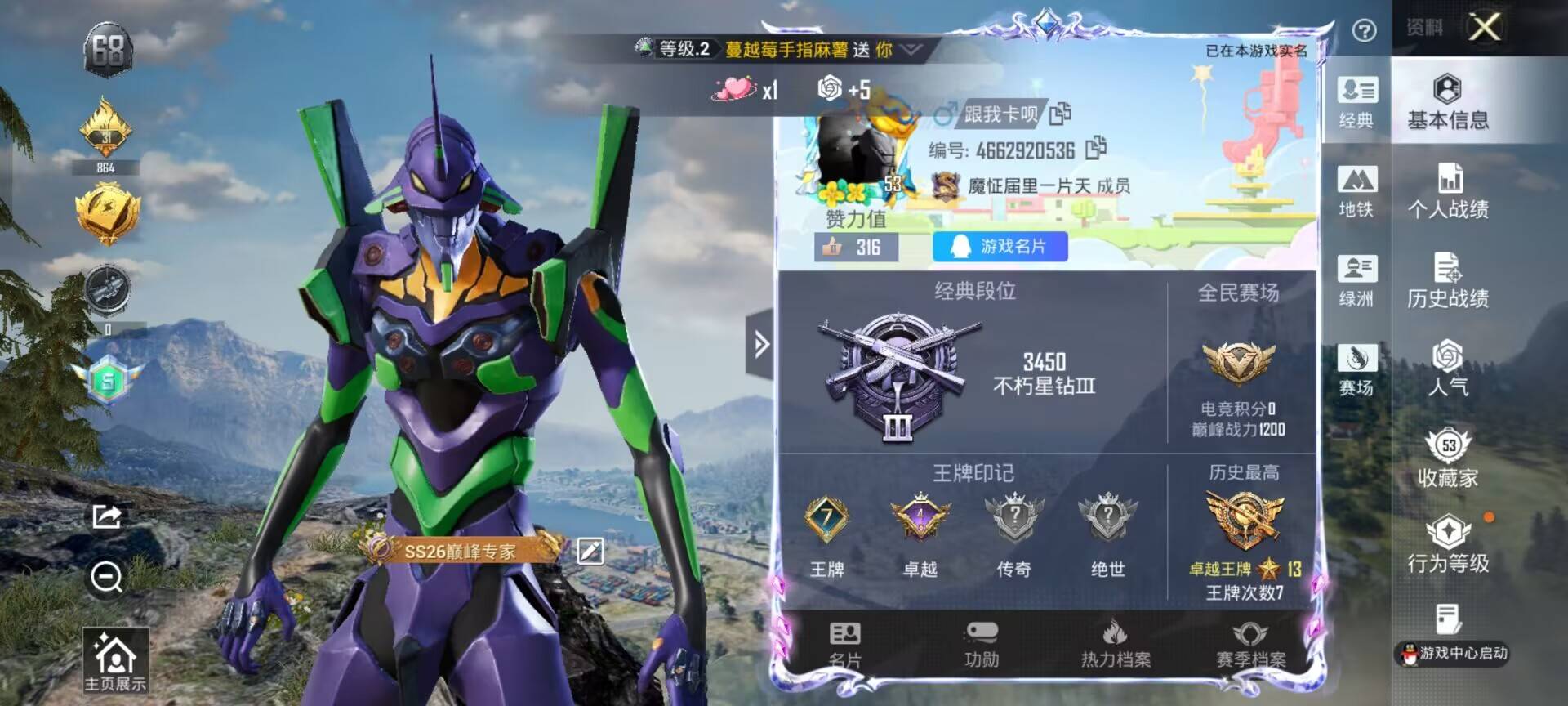Open the 赛季档案 season records tab
This screenshot has width=1568, height=706.
pyautogui.click(x=1249, y=644)
